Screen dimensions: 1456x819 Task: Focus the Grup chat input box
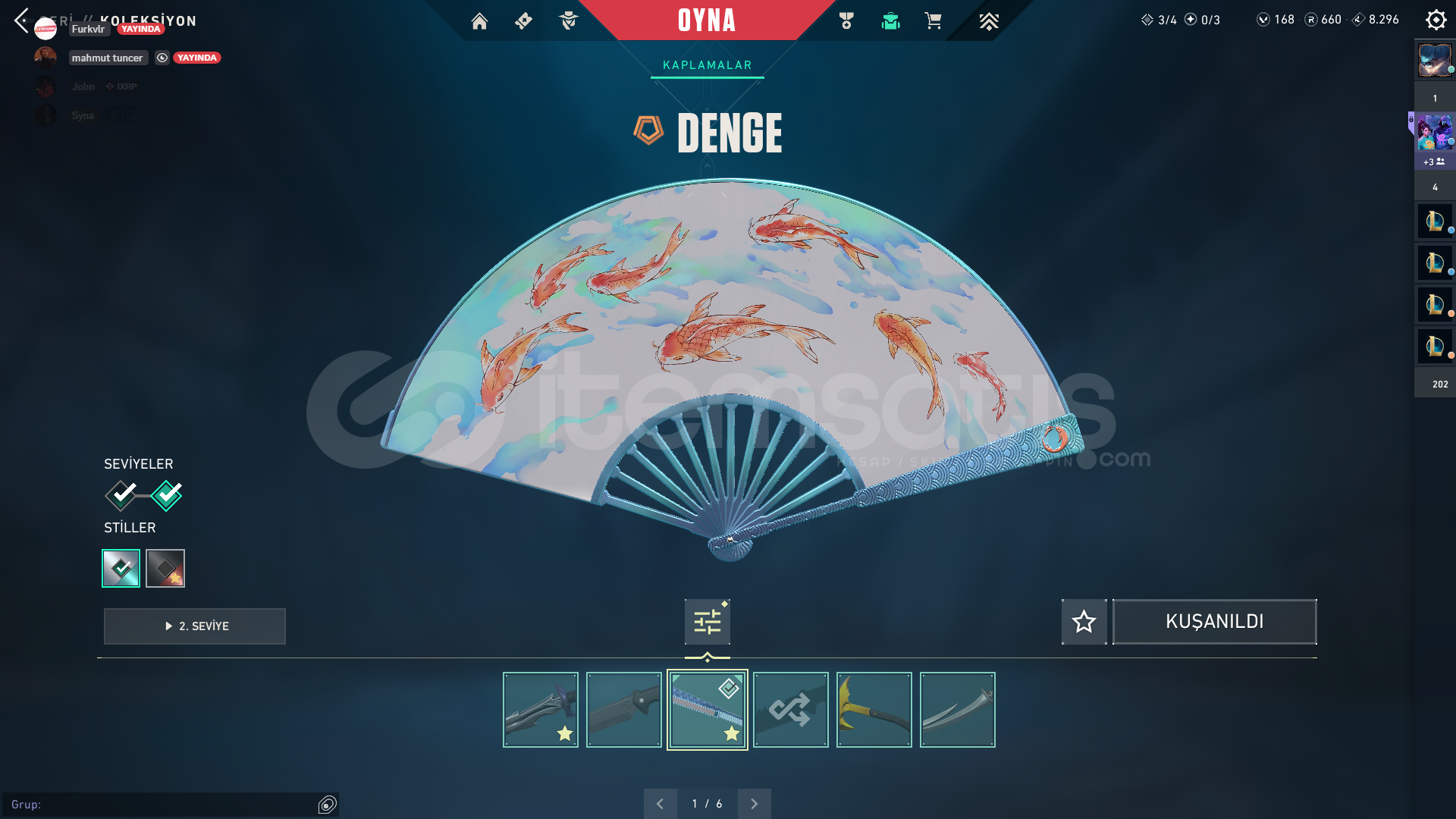click(163, 805)
